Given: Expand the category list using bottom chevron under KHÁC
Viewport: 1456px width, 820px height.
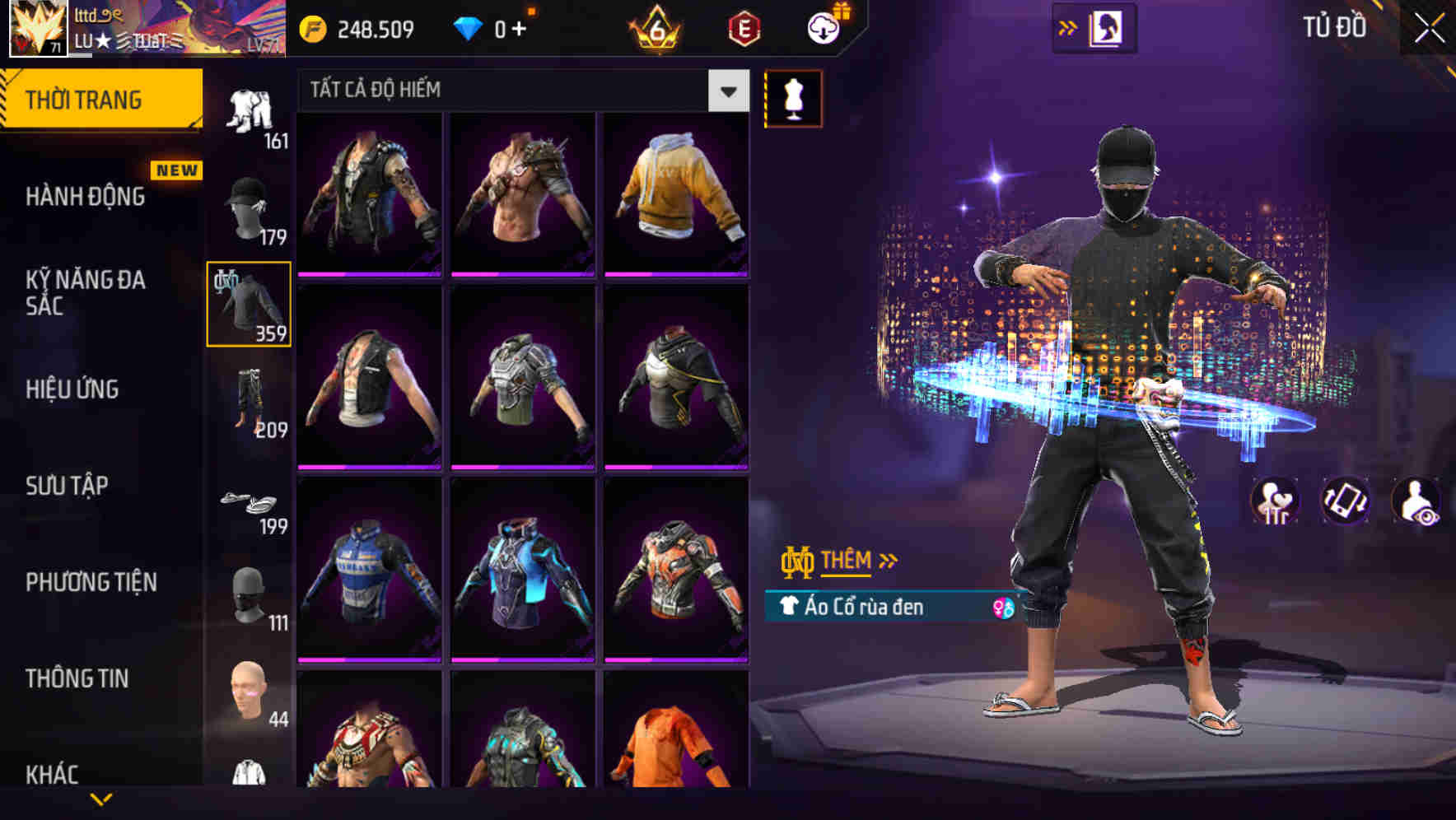Looking at the screenshot, I should click(x=103, y=799).
